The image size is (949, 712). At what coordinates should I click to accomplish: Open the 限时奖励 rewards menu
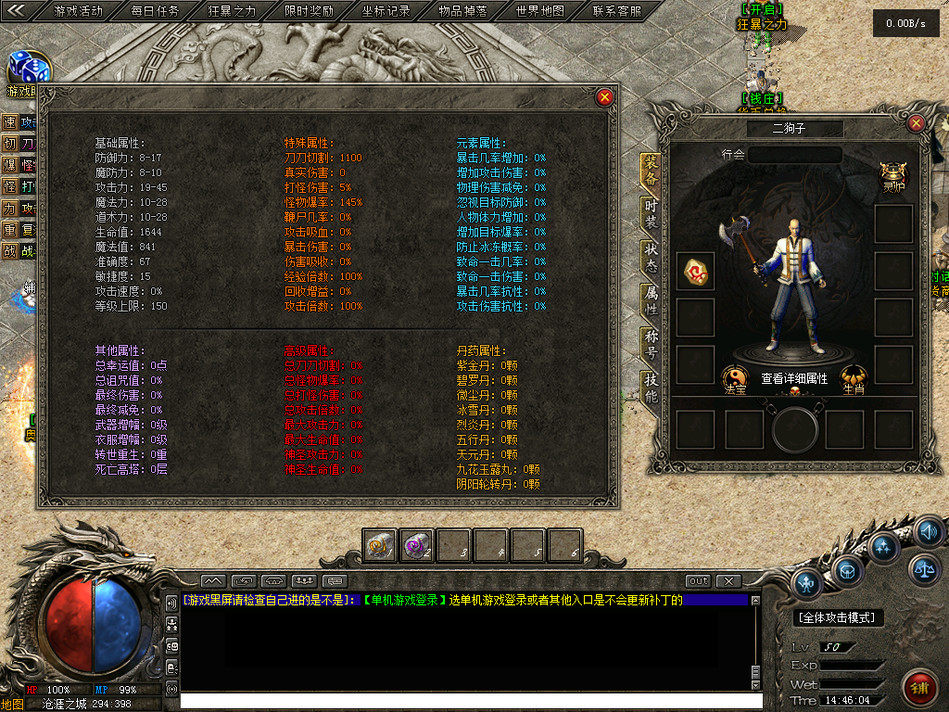click(x=309, y=11)
